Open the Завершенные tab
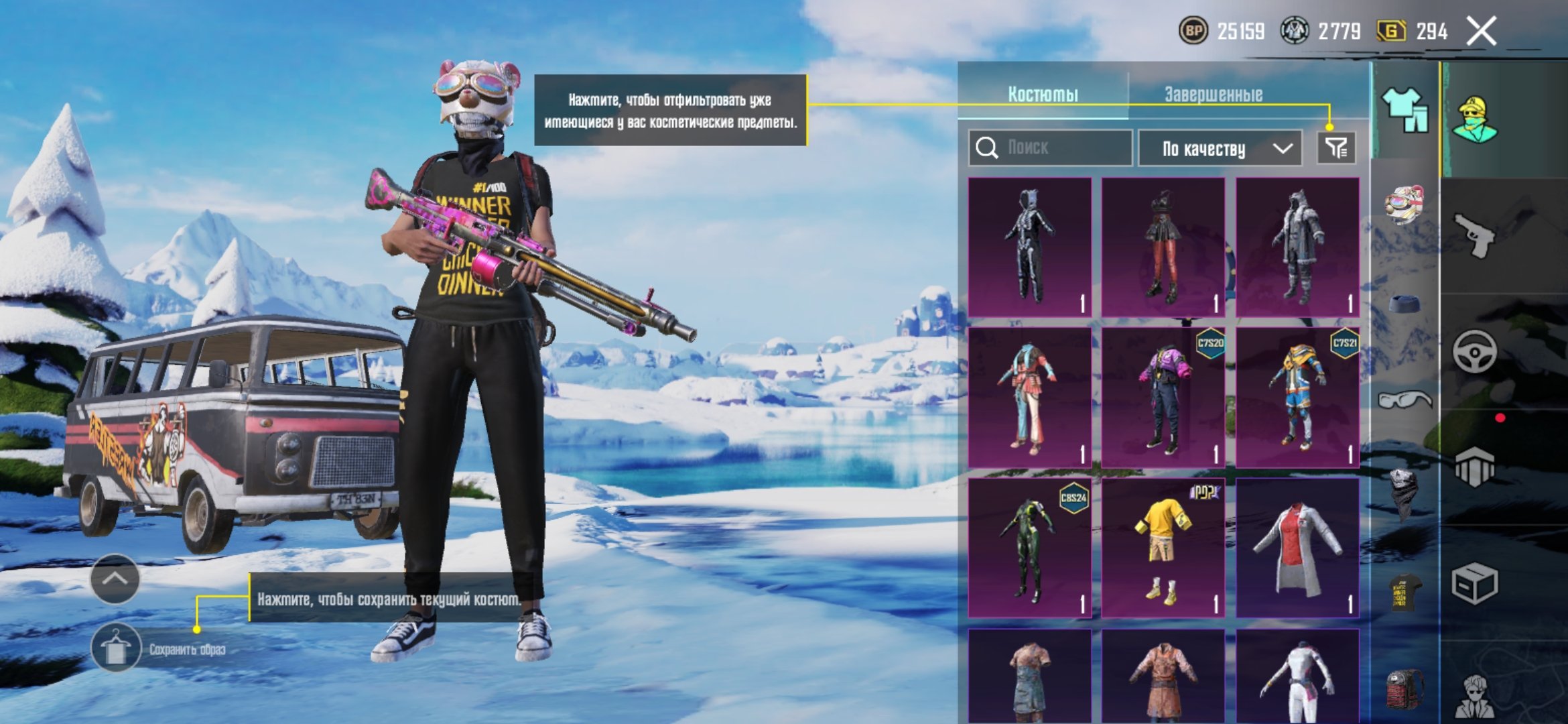 pyautogui.click(x=1213, y=95)
